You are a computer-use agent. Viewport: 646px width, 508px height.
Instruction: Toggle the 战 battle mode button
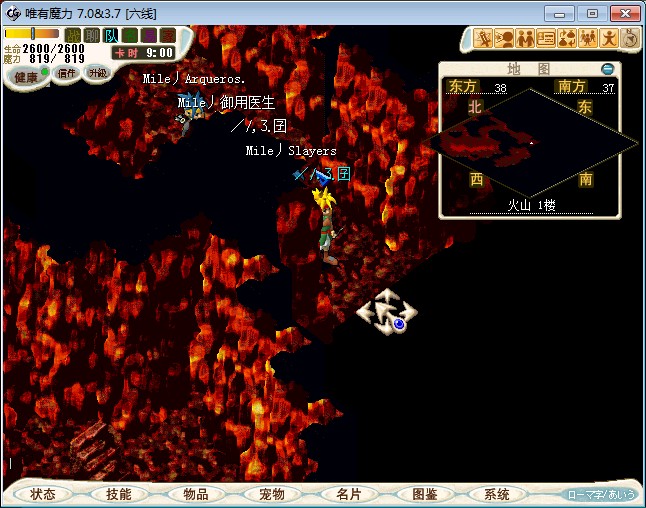73,36
